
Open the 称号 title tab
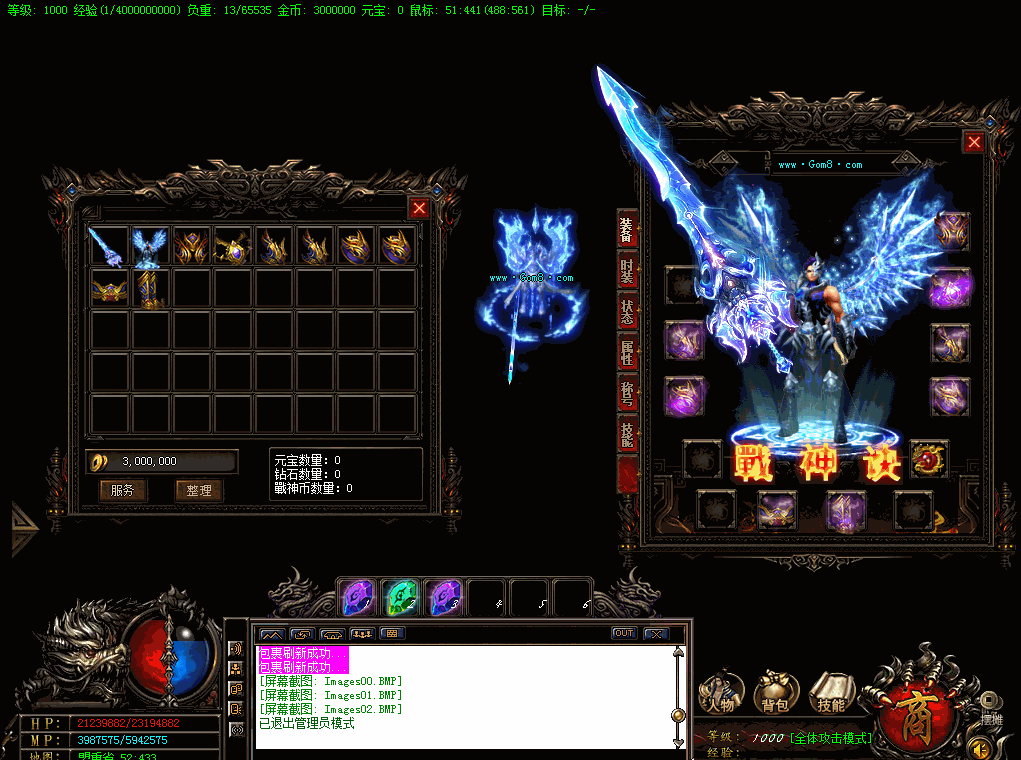627,393
